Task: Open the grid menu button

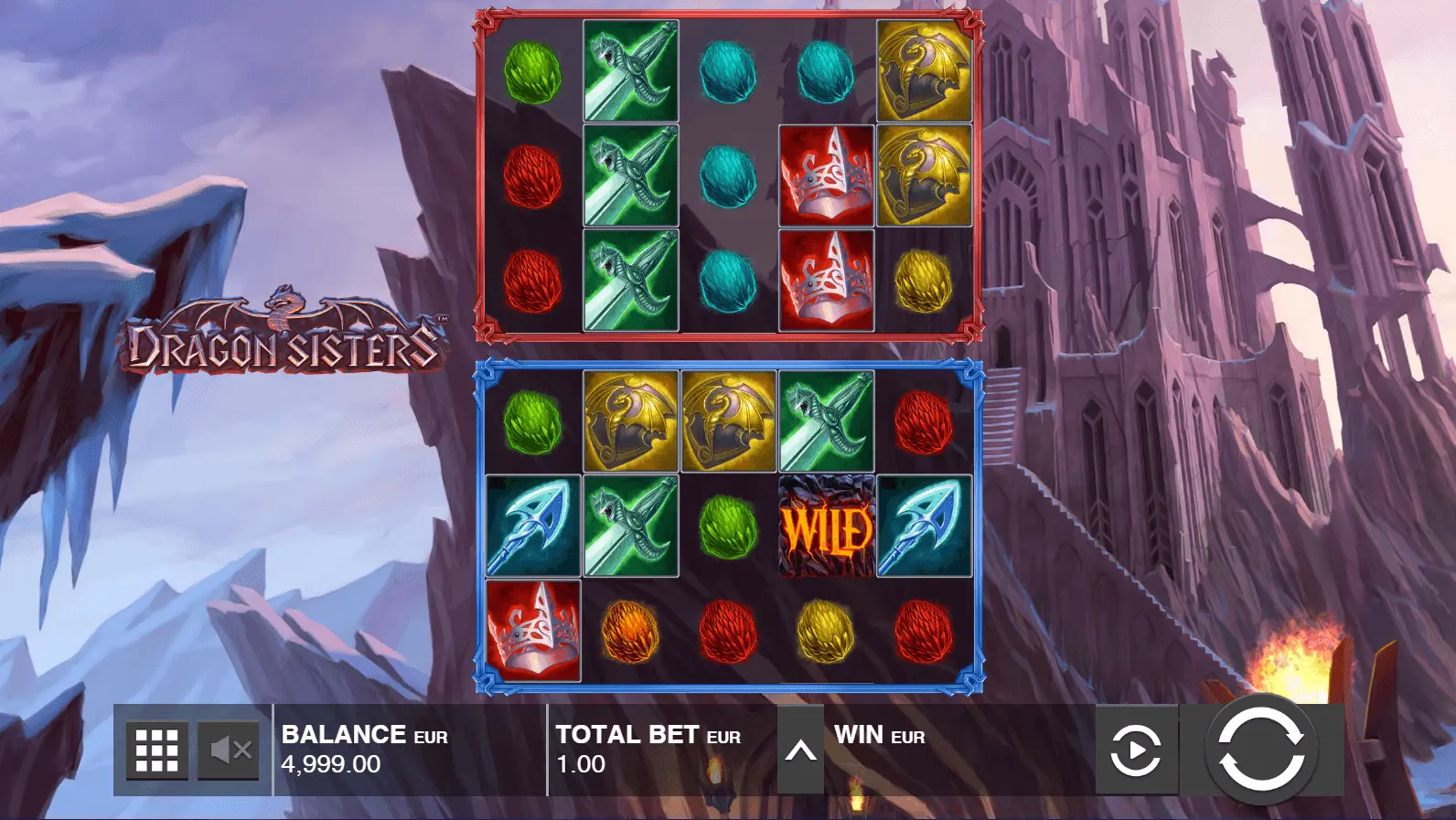Action: [x=156, y=751]
